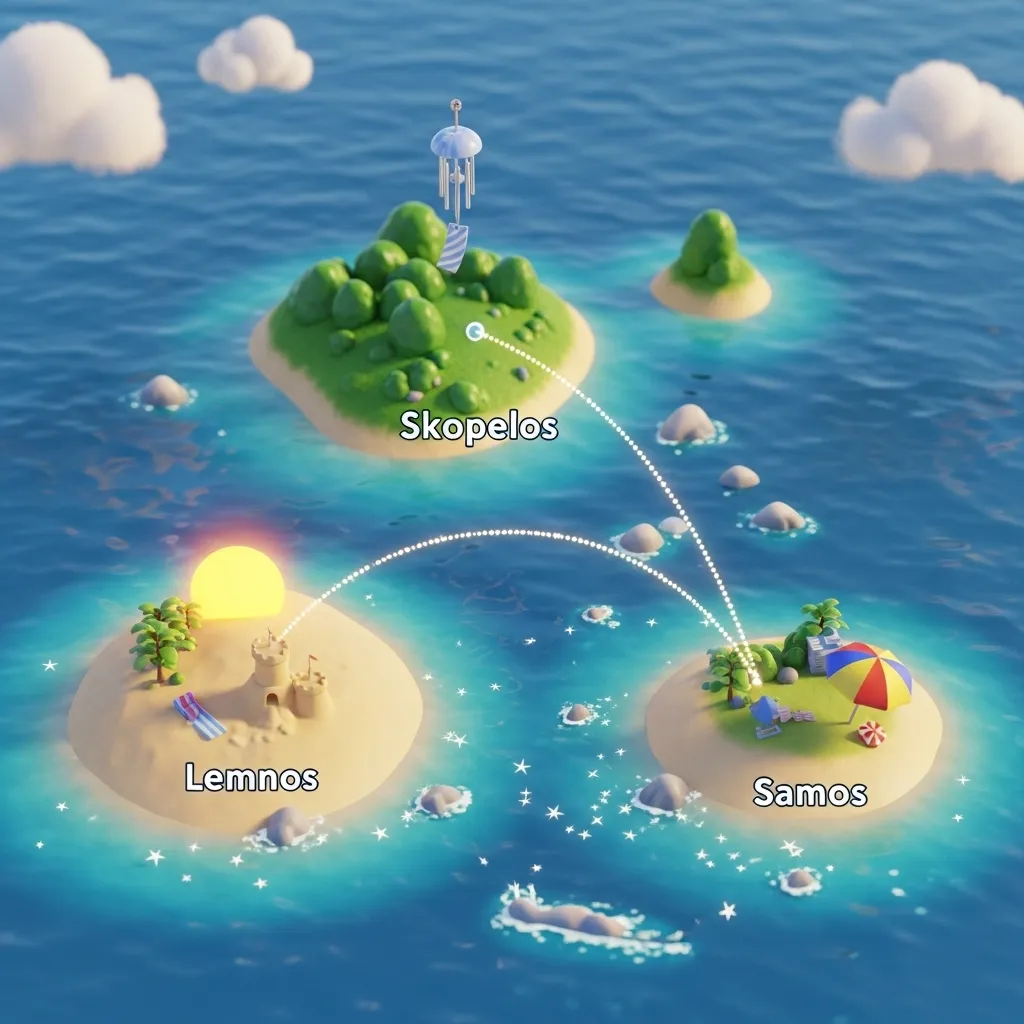This screenshot has height=1024, width=1024.
Task: Click the route waypoint marker on Skopelos
Action: 474,330
